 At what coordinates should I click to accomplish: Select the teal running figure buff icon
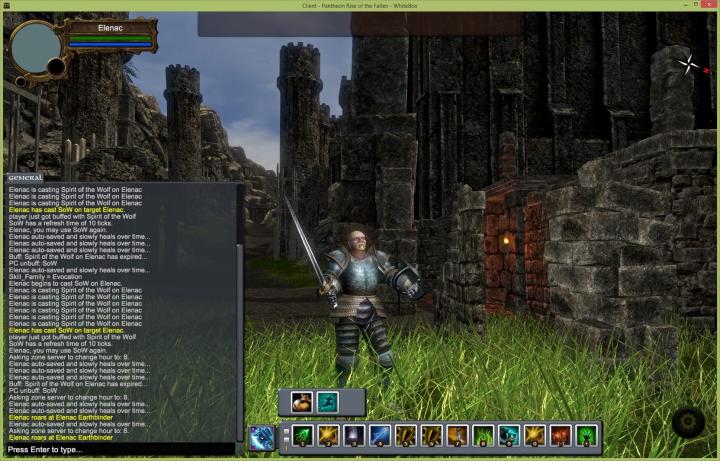[328, 402]
